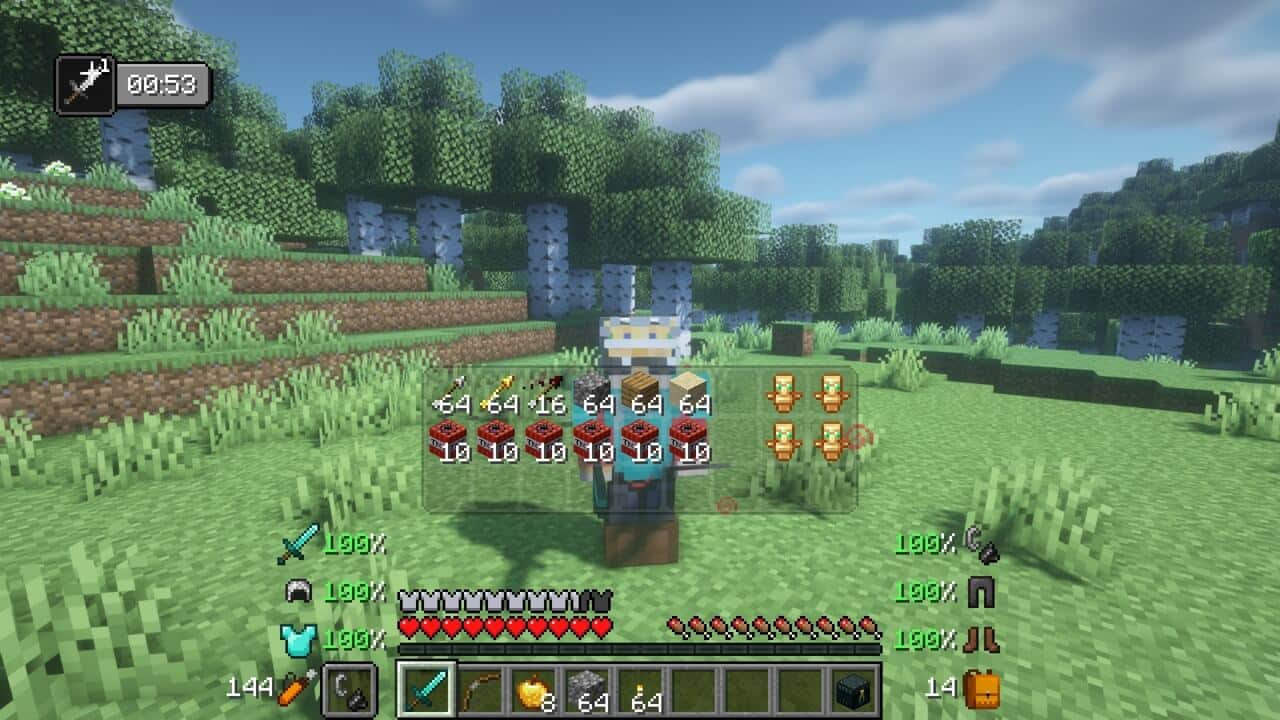Viewport: 1280px width, 720px height.
Task: Click the helmet durability icon on the left
Action: (297, 589)
